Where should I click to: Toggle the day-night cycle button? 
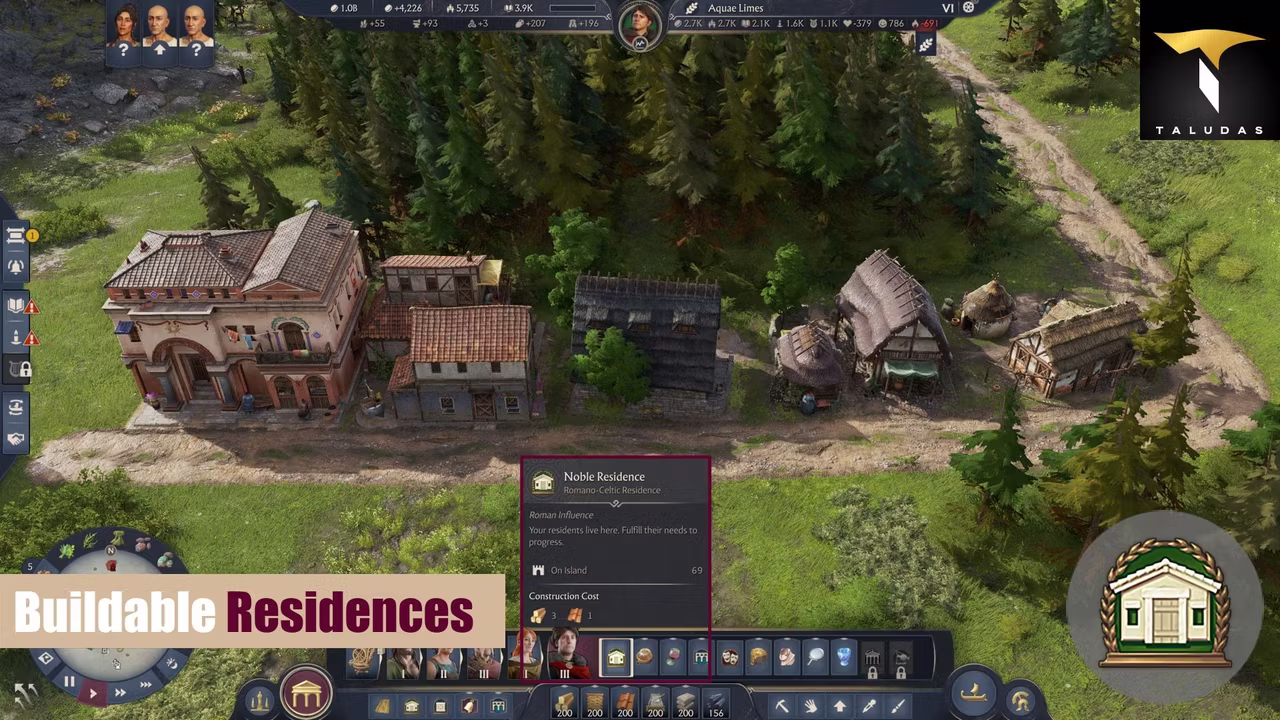tap(171, 663)
